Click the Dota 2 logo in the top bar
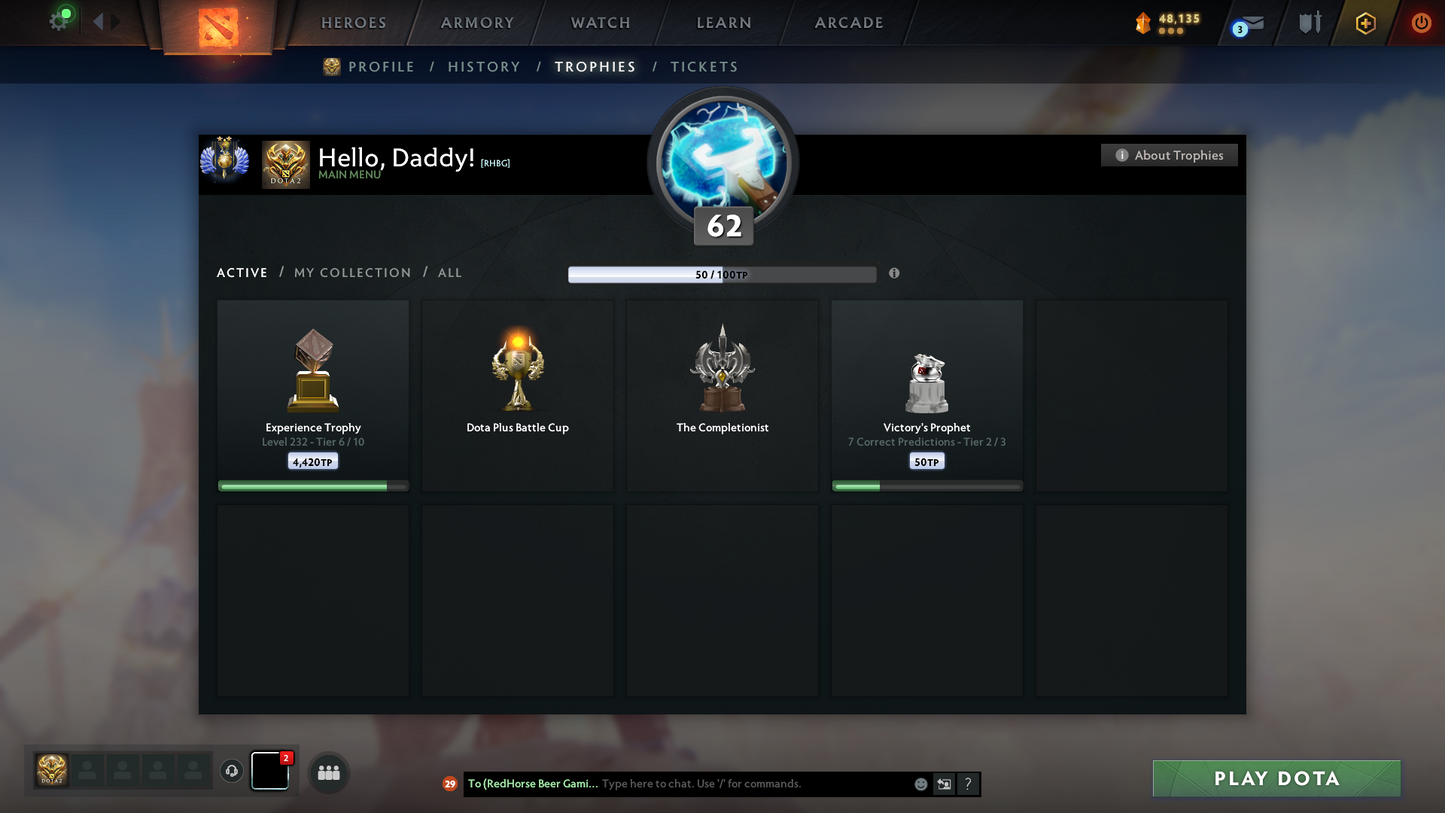 [218, 25]
